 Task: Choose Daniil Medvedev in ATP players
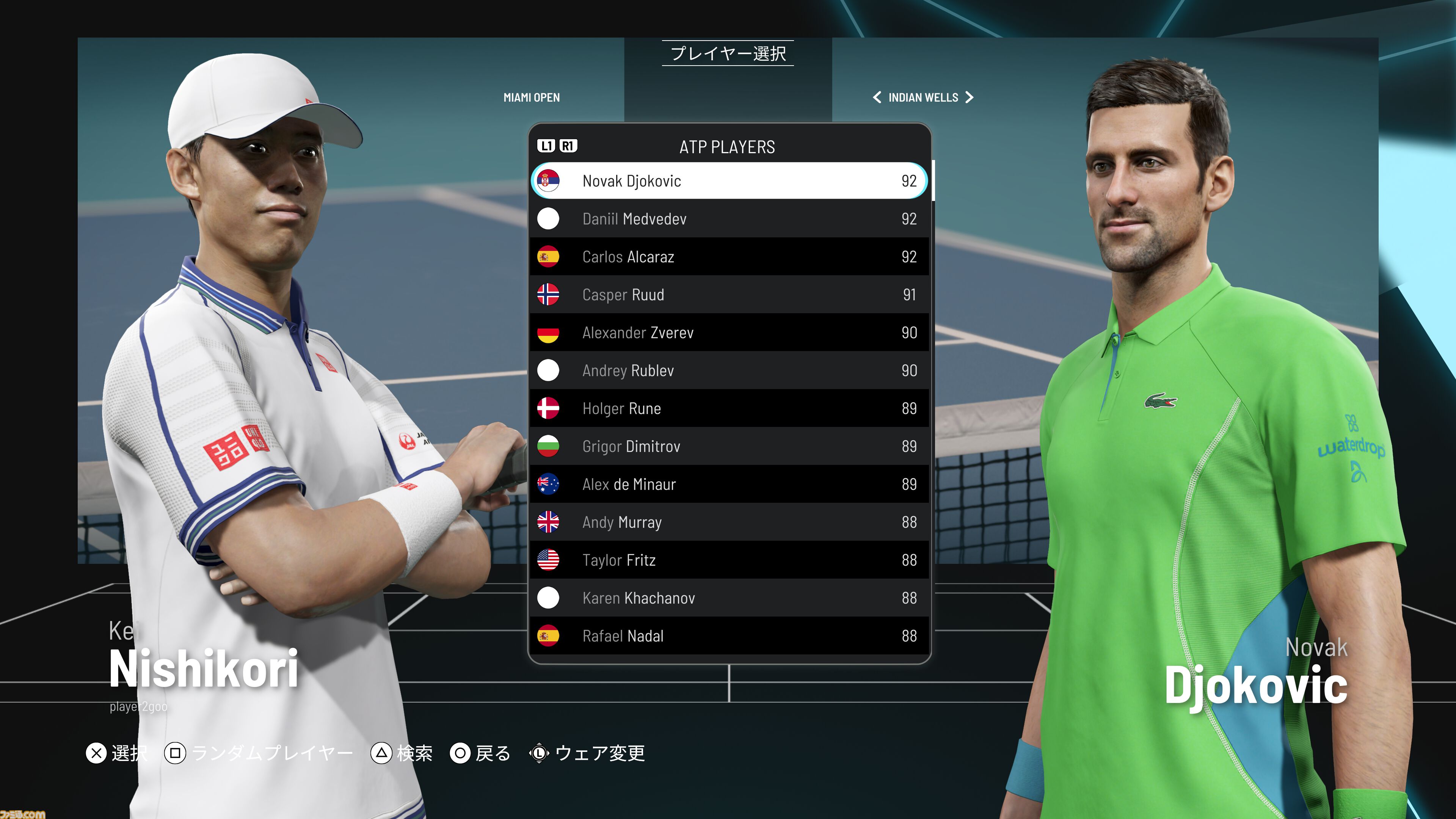point(728,219)
